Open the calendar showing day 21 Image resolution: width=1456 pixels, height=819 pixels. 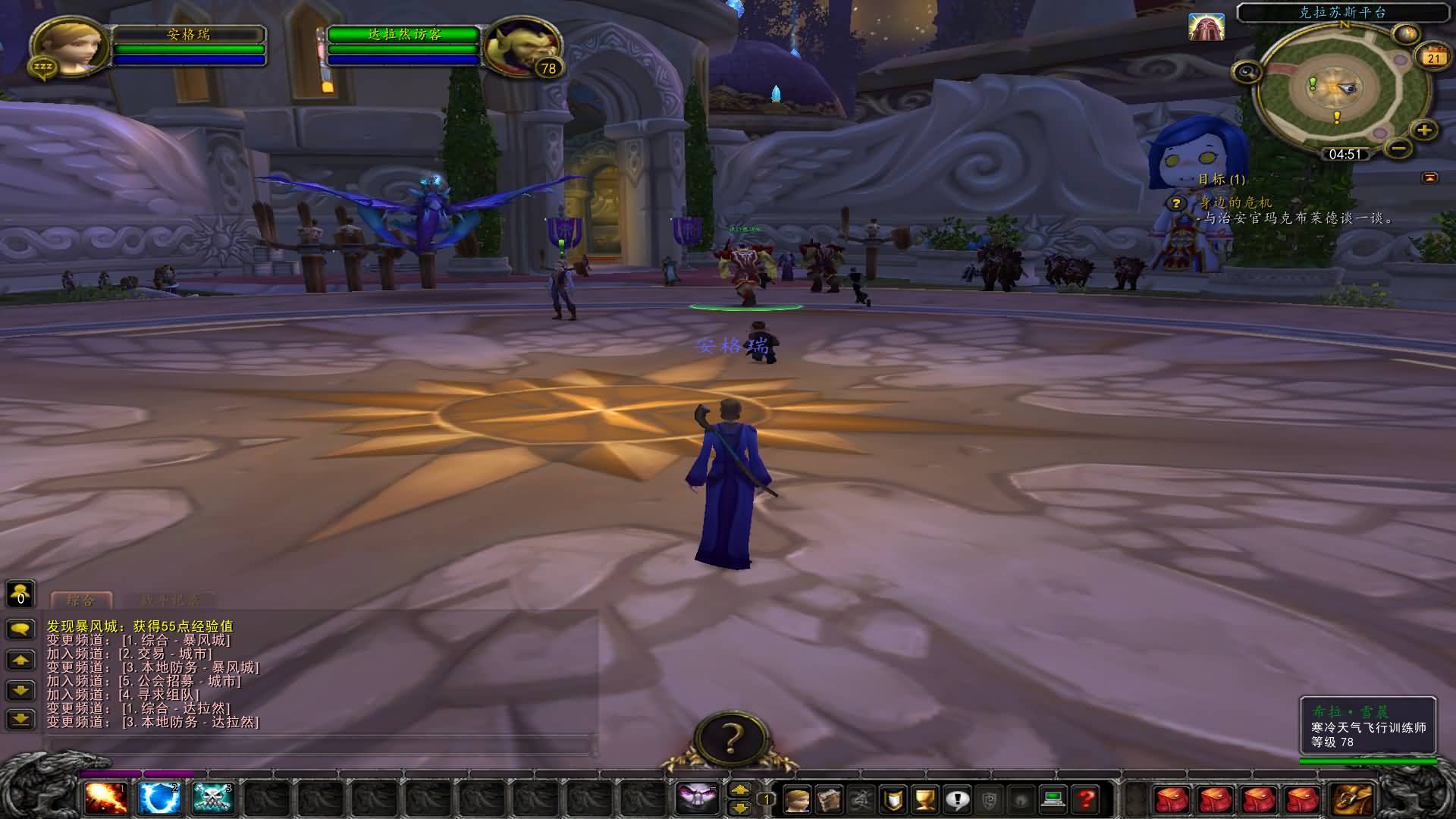1432,58
